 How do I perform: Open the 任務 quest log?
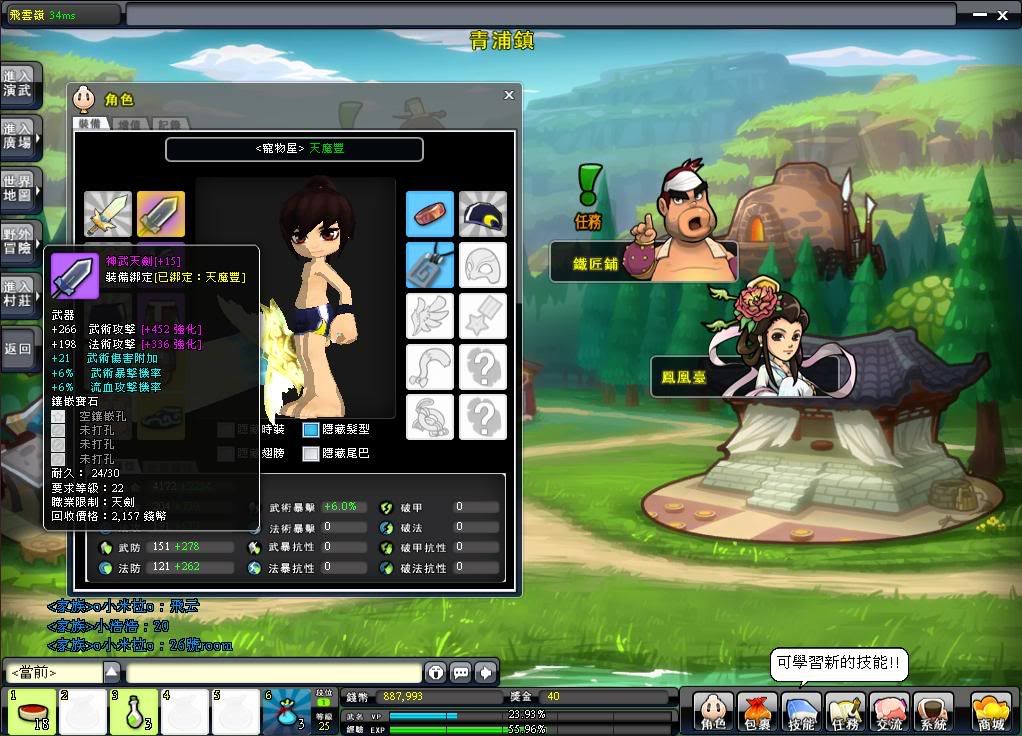point(845,712)
